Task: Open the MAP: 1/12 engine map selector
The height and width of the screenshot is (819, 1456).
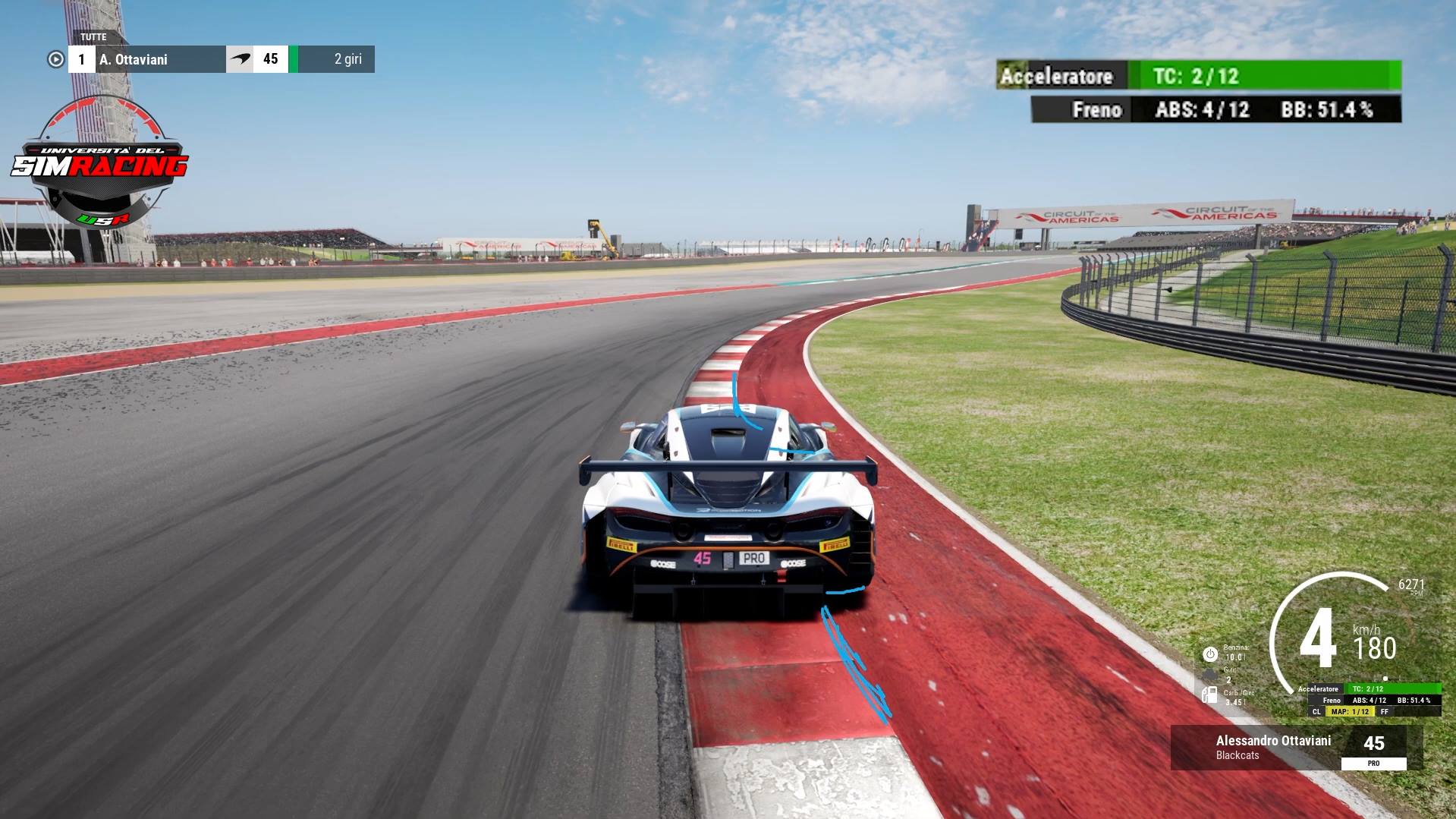Action: click(1351, 711)
